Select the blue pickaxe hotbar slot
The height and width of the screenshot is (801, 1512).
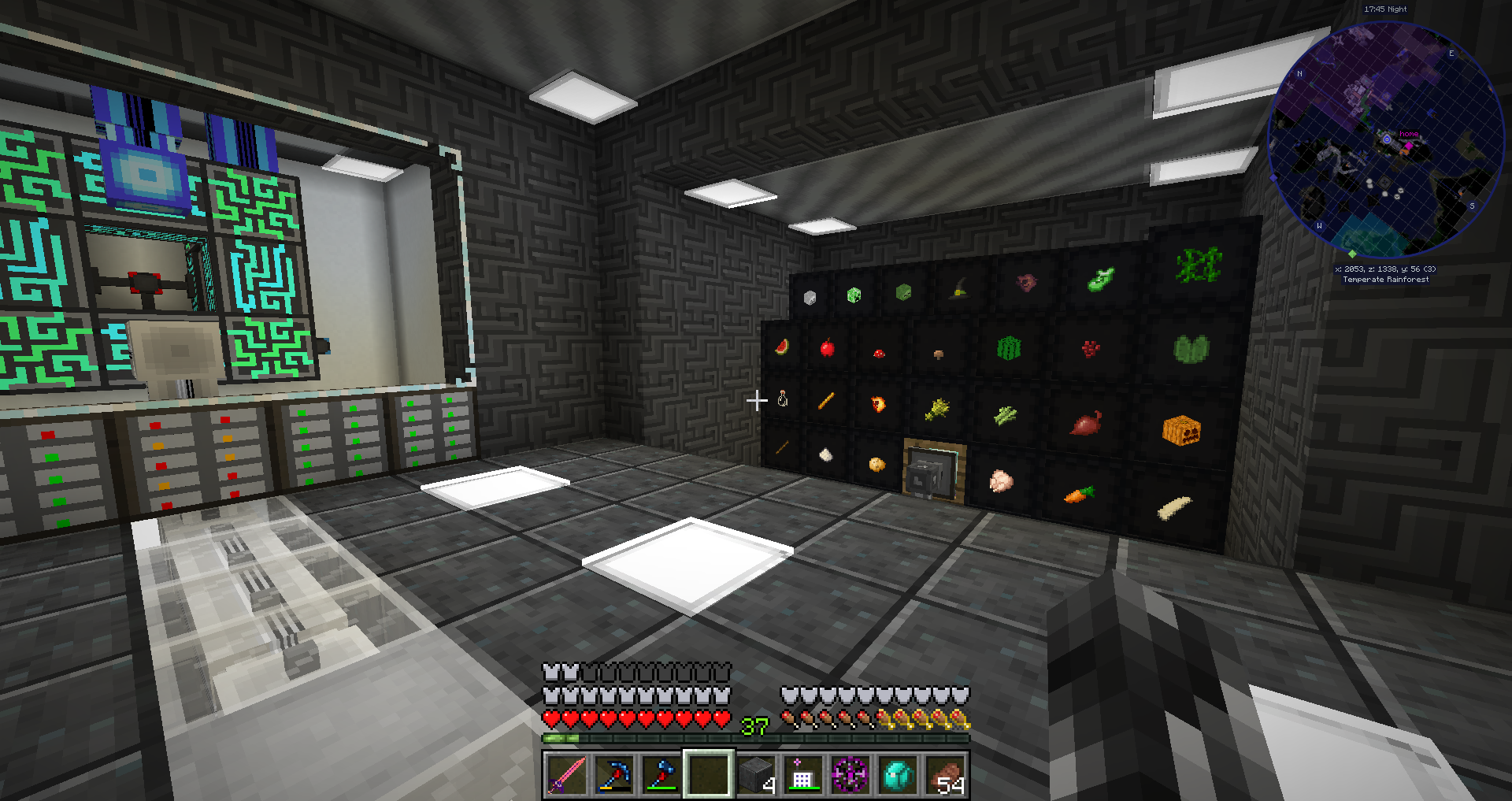[x=613, y=774]
